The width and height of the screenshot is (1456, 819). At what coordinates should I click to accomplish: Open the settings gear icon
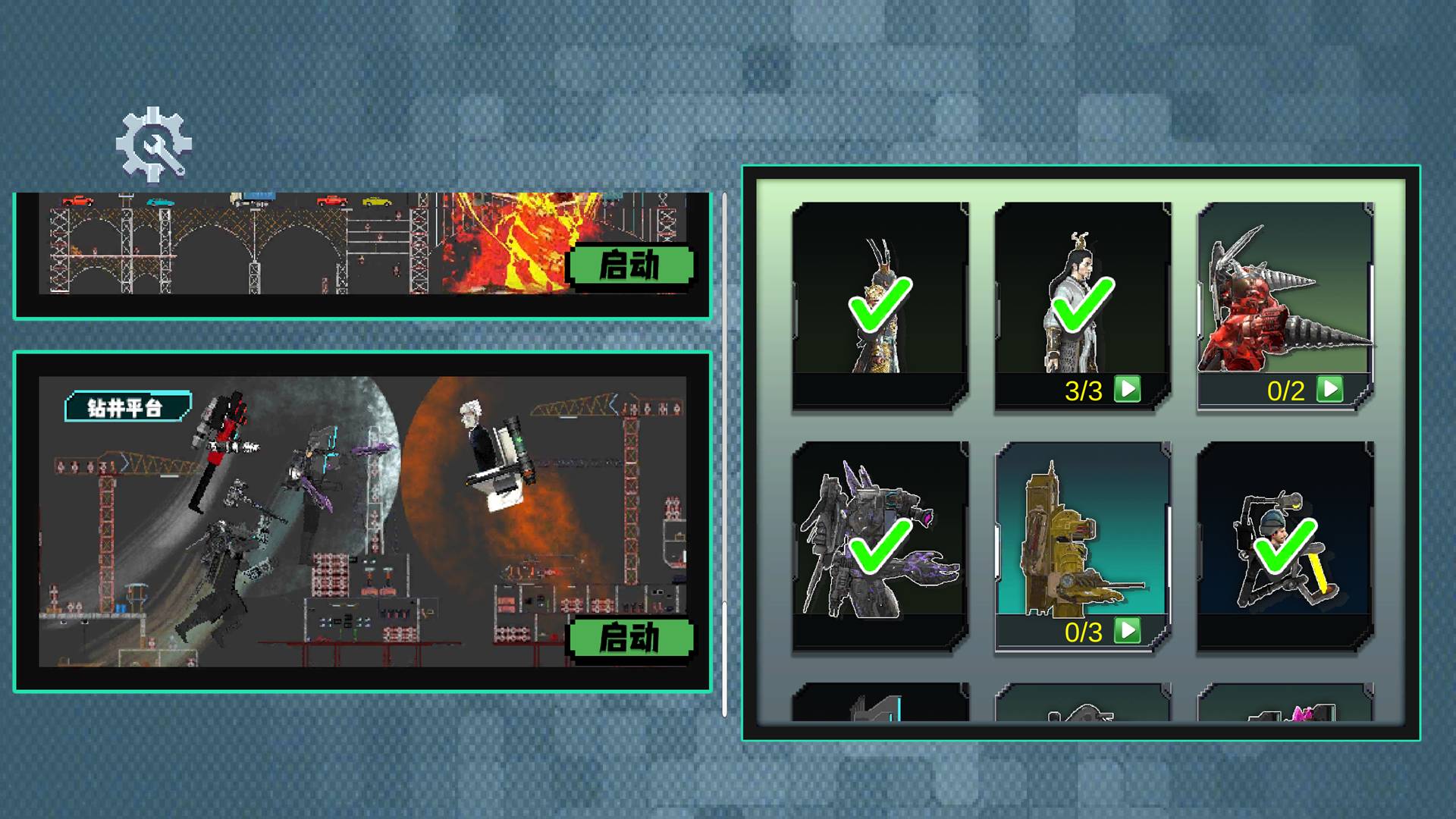point(152,144)
